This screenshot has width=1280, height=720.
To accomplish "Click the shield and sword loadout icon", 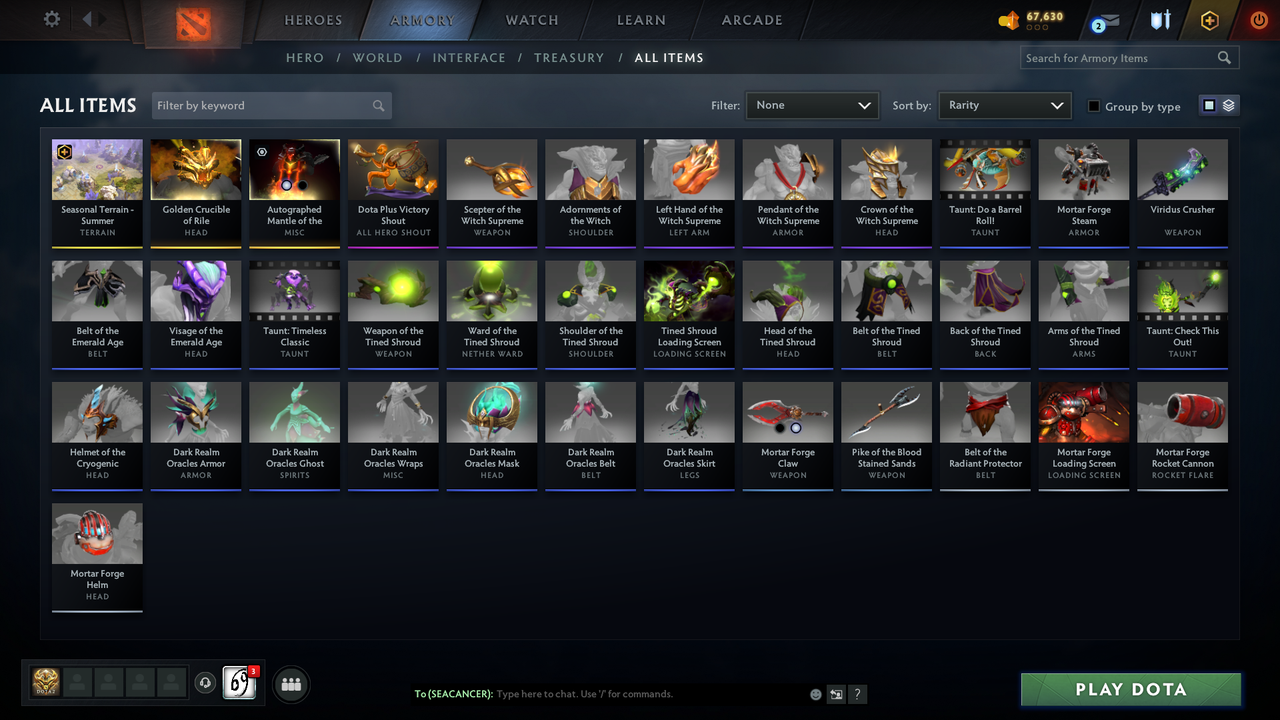I will (x=1160, y=20).
